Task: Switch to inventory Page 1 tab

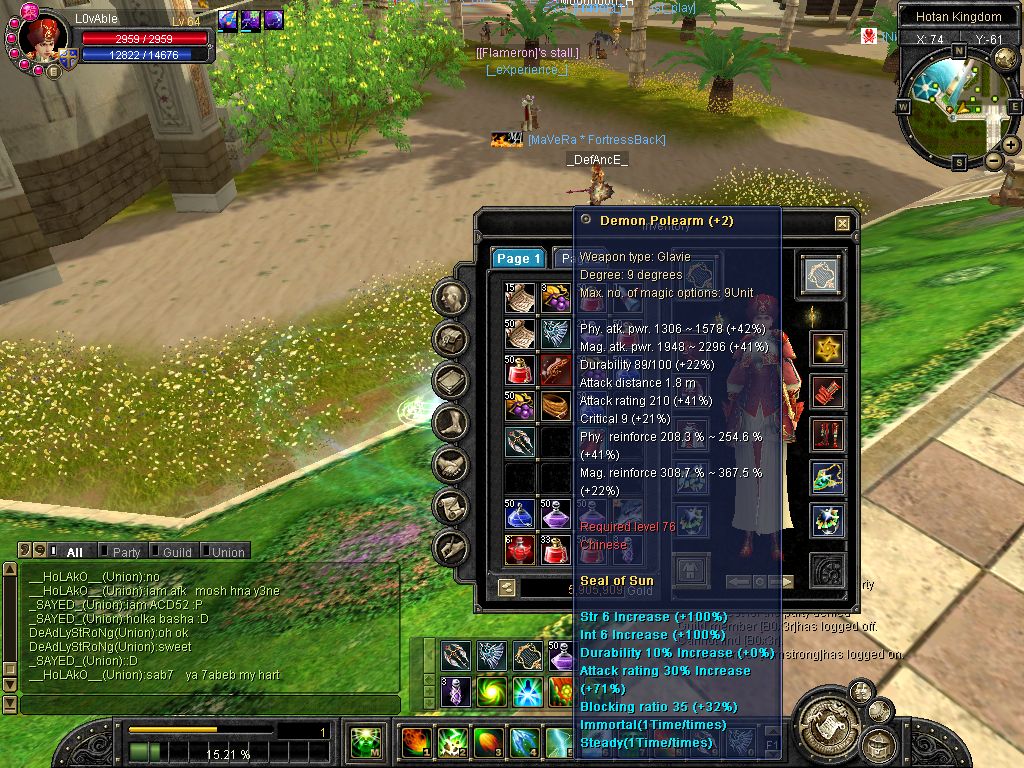Action: pos(518,259)
